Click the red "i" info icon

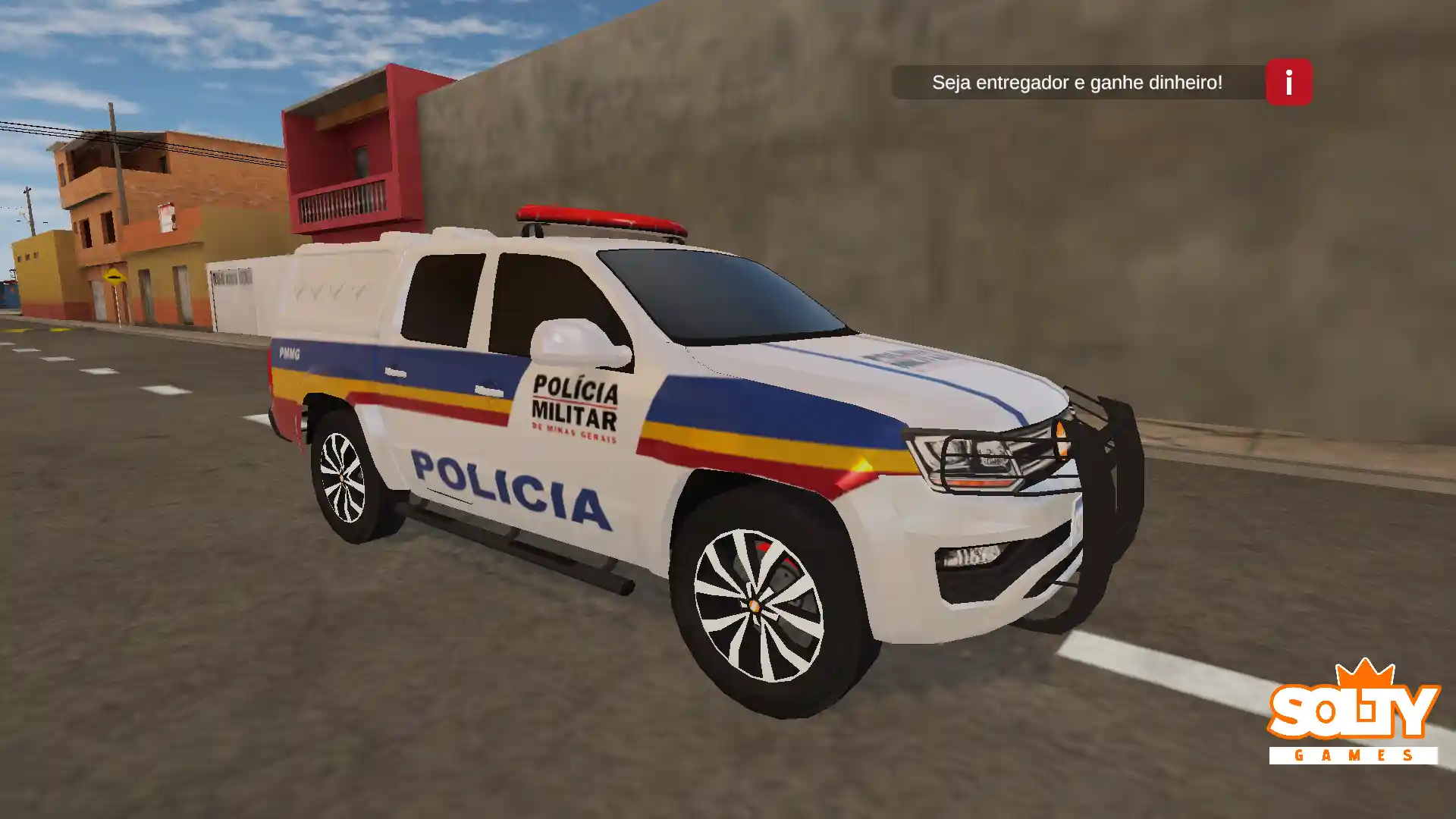point(1288,83)
